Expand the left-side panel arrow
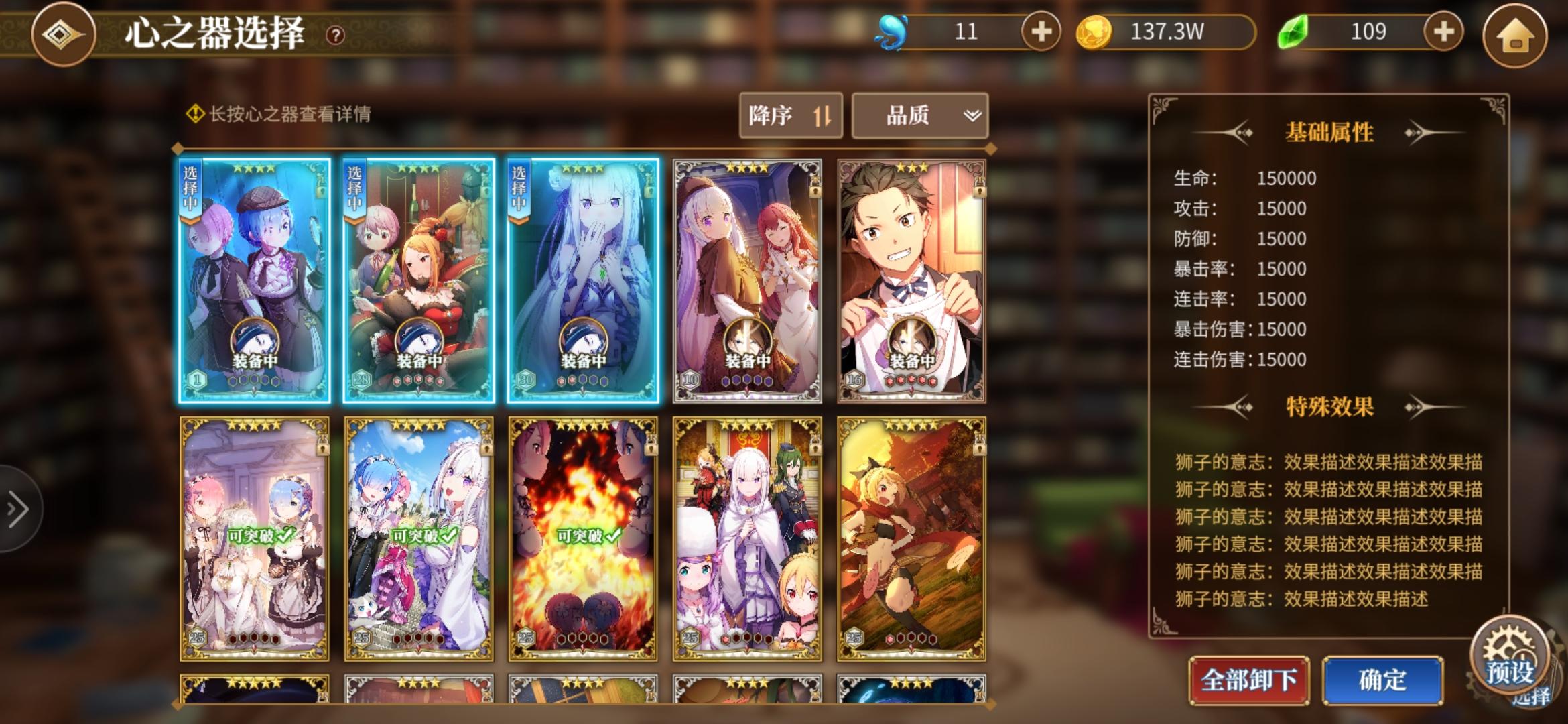This screenshot has height=724, width=1568. pyautogui.click(x=15, y=509)
